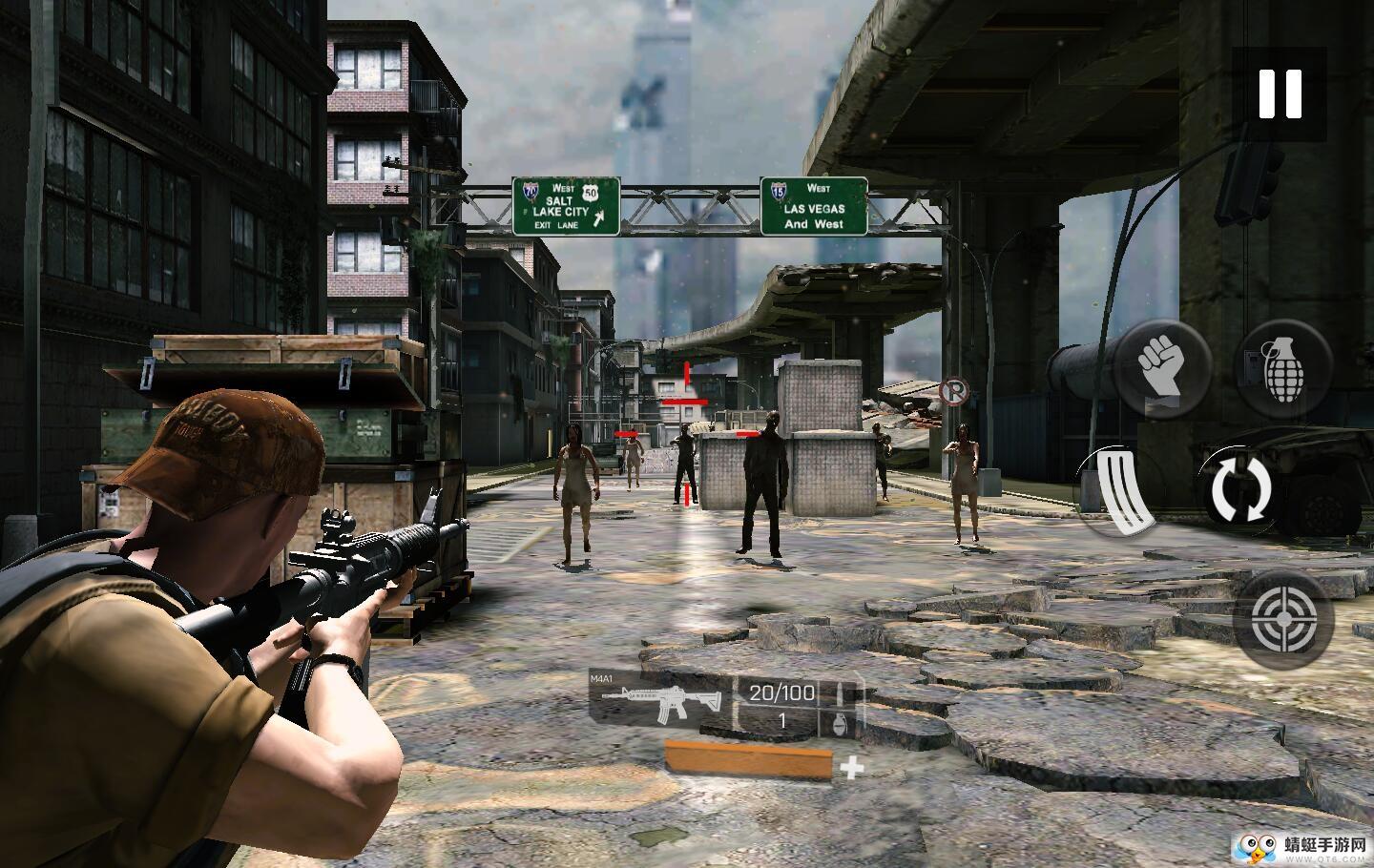Viewport: 1374px width, 868px height.
Task: Reload using the magazine button
Action: [1124, 488]
